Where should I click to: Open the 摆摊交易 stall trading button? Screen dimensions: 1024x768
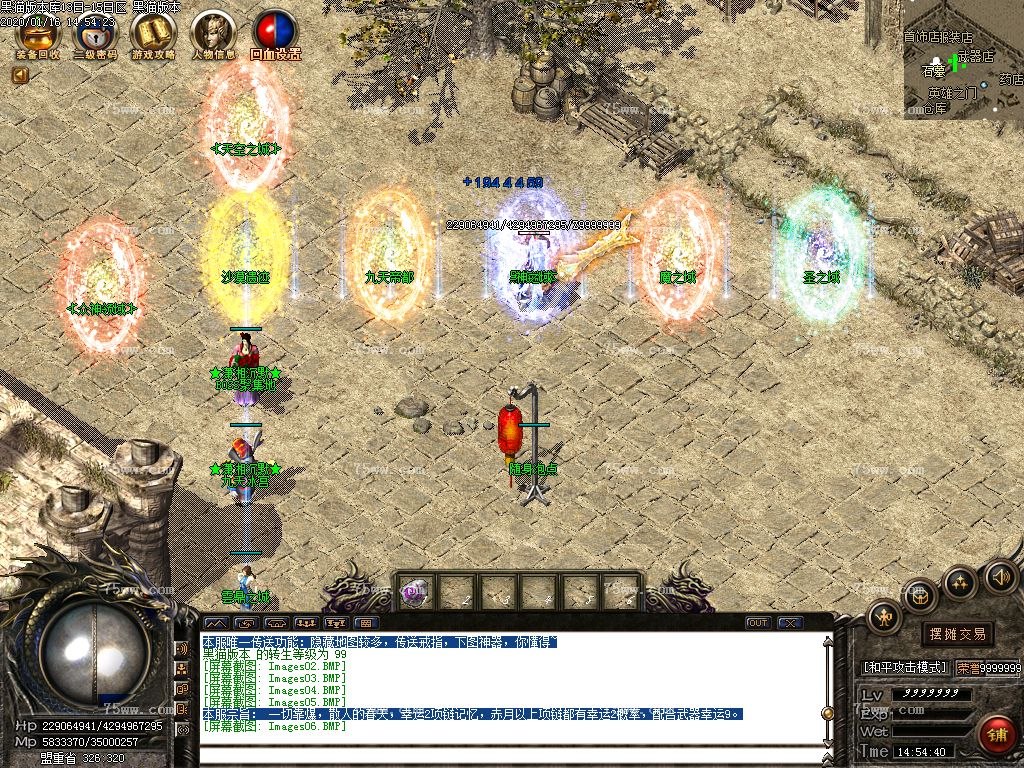[x=957, y=634]
